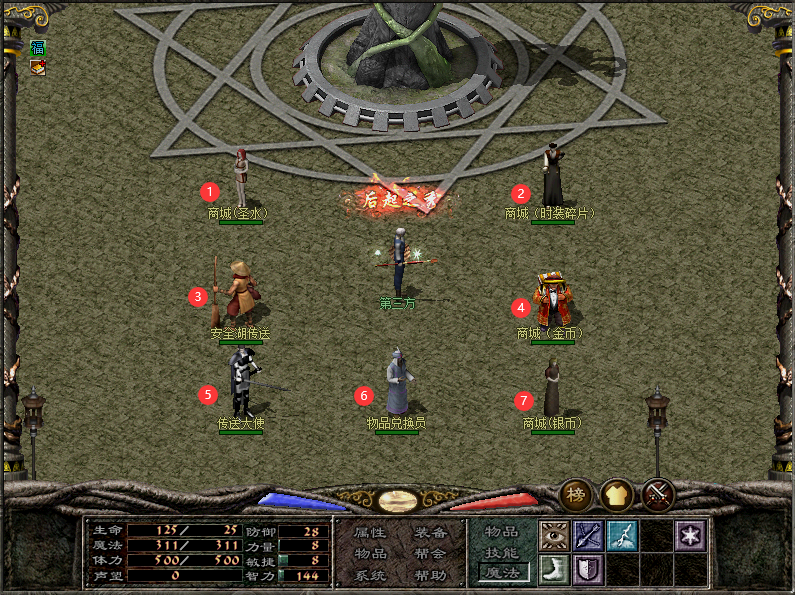Image resolution: width=795 pixels, height=595 pixels.
Task: Select the boot spell icon
Action: pyautogui.click(x=555, y=570)
